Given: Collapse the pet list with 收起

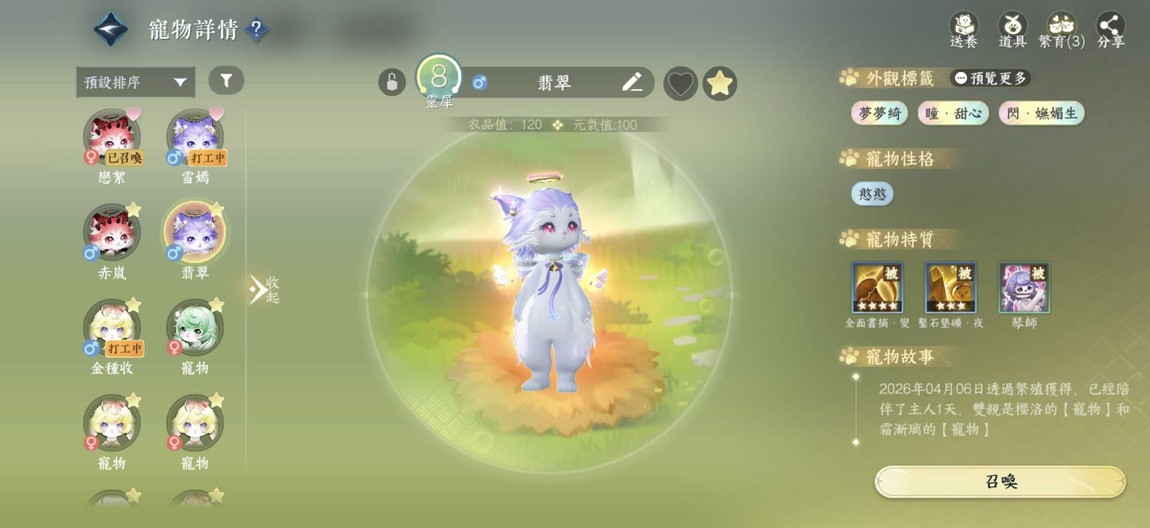Looking at the screenshot, I should 264,289.
